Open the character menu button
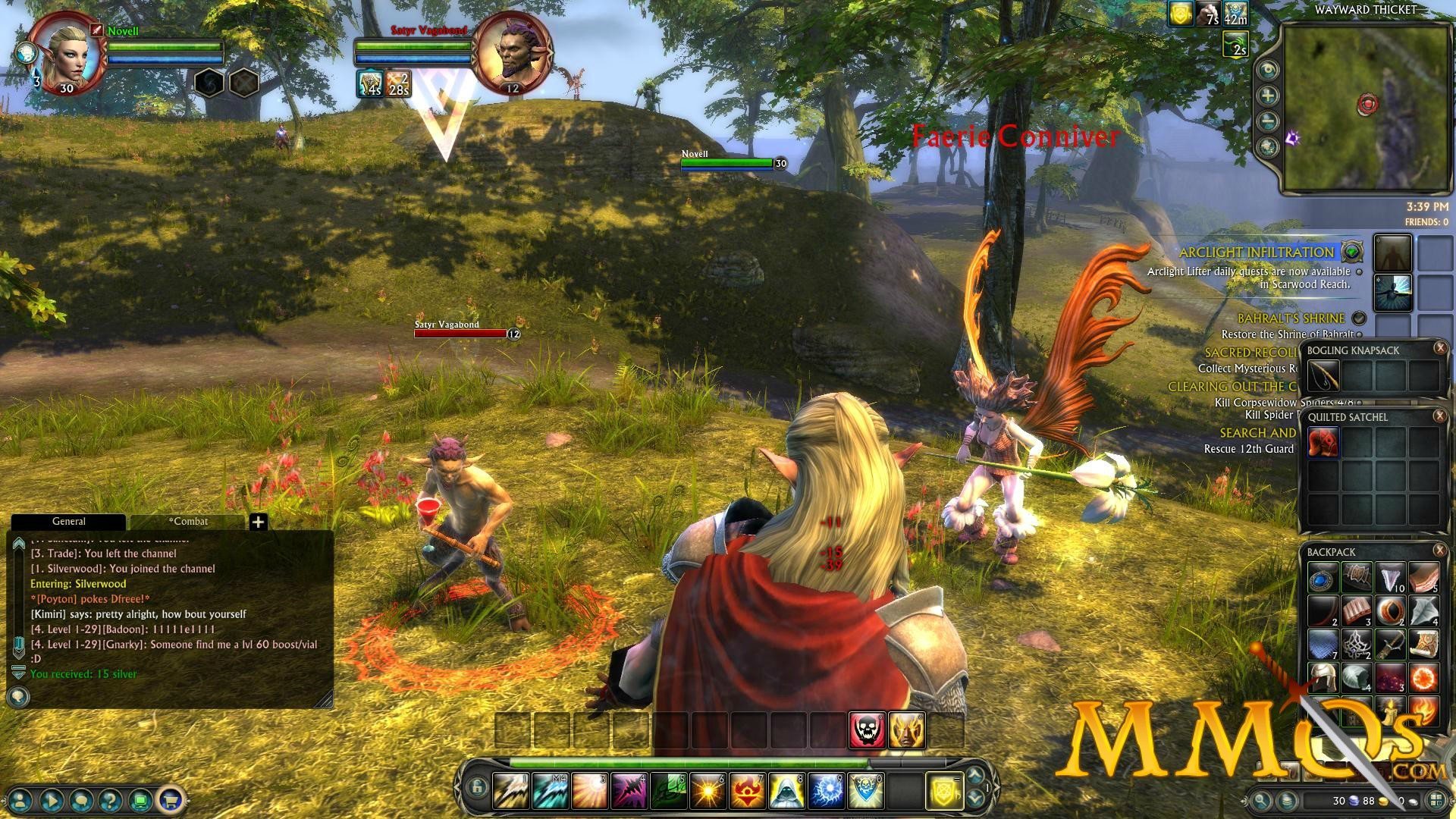 tap(20, 799)
